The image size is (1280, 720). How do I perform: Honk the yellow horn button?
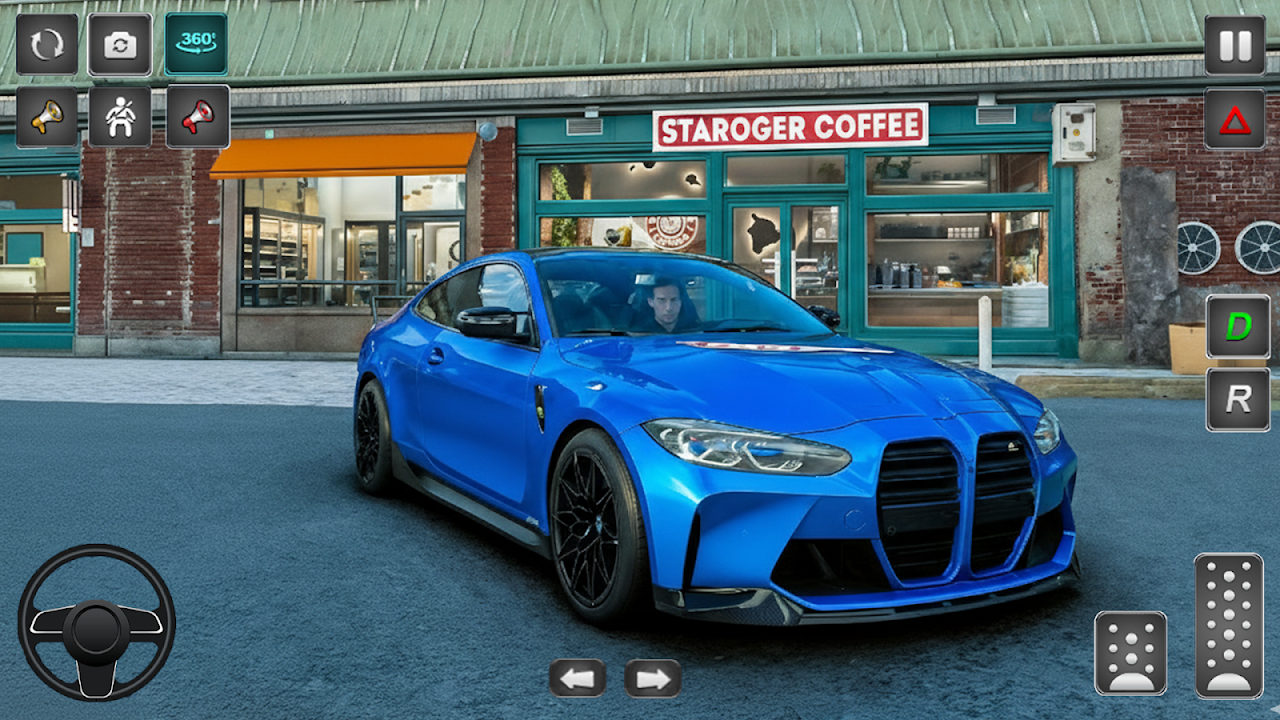pyautogui.click(x=47, y=117)
